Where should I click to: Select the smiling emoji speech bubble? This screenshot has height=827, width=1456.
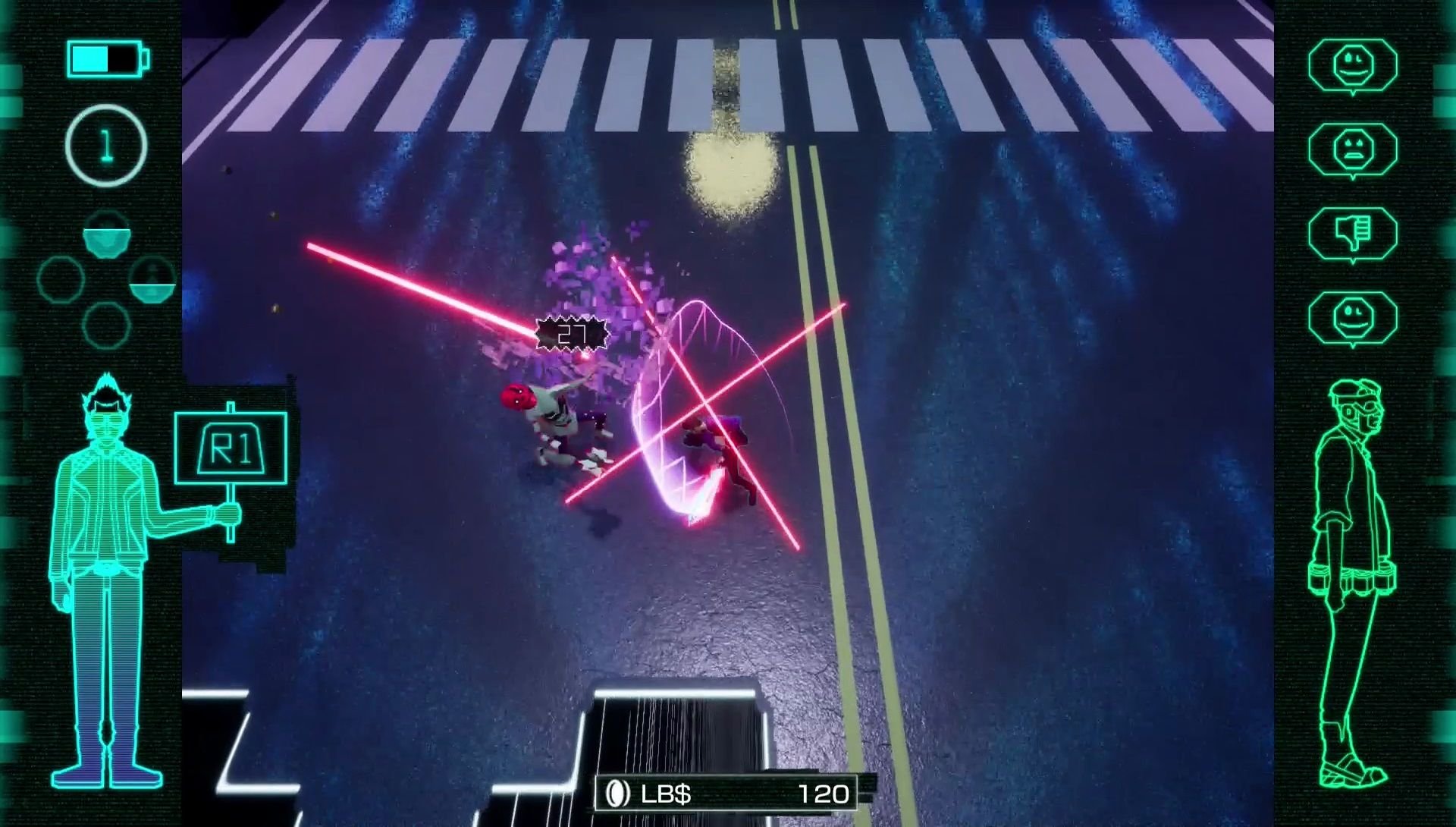click(x=1354, y=65)
